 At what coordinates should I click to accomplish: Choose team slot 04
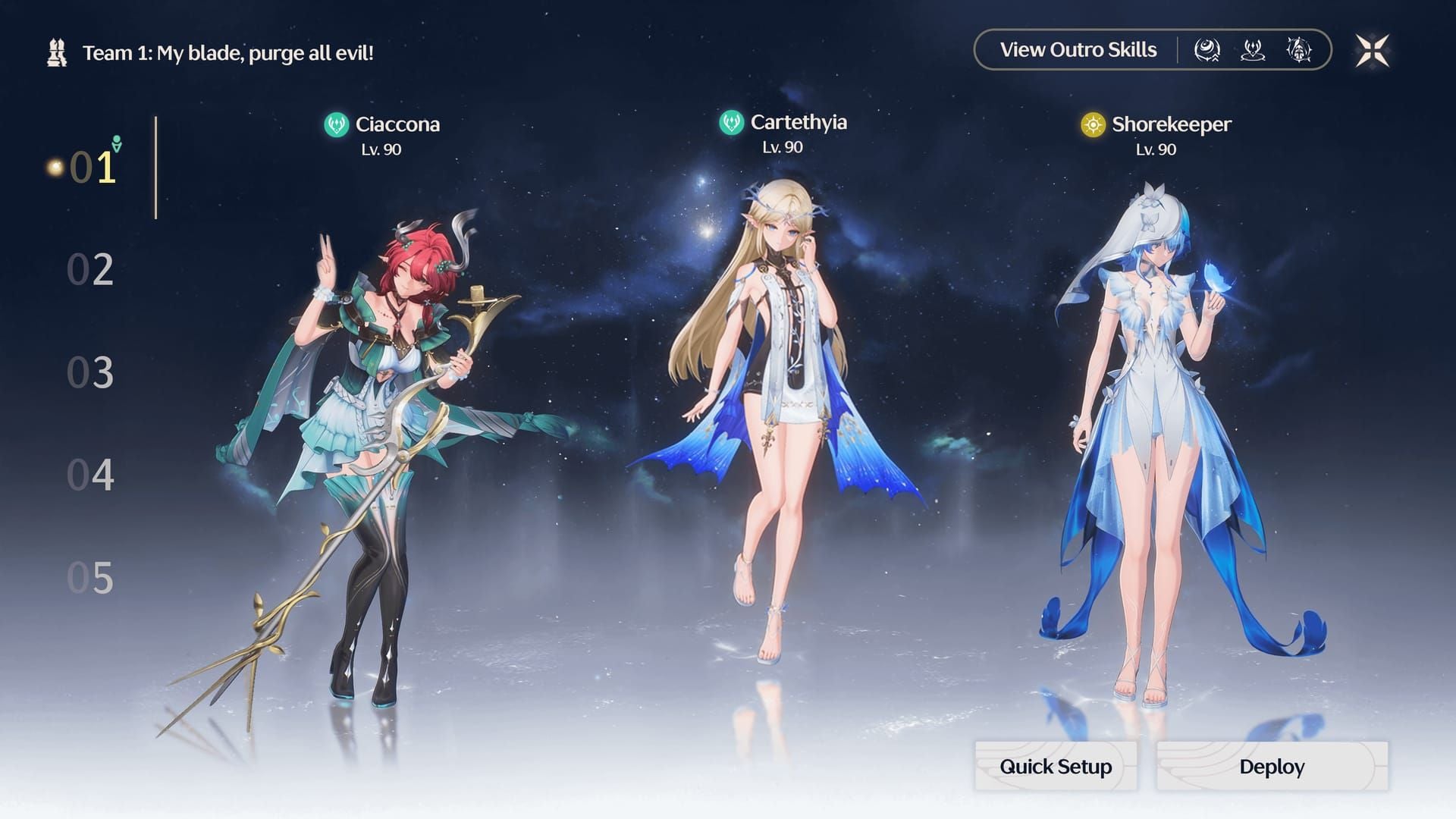pos(90,475)
